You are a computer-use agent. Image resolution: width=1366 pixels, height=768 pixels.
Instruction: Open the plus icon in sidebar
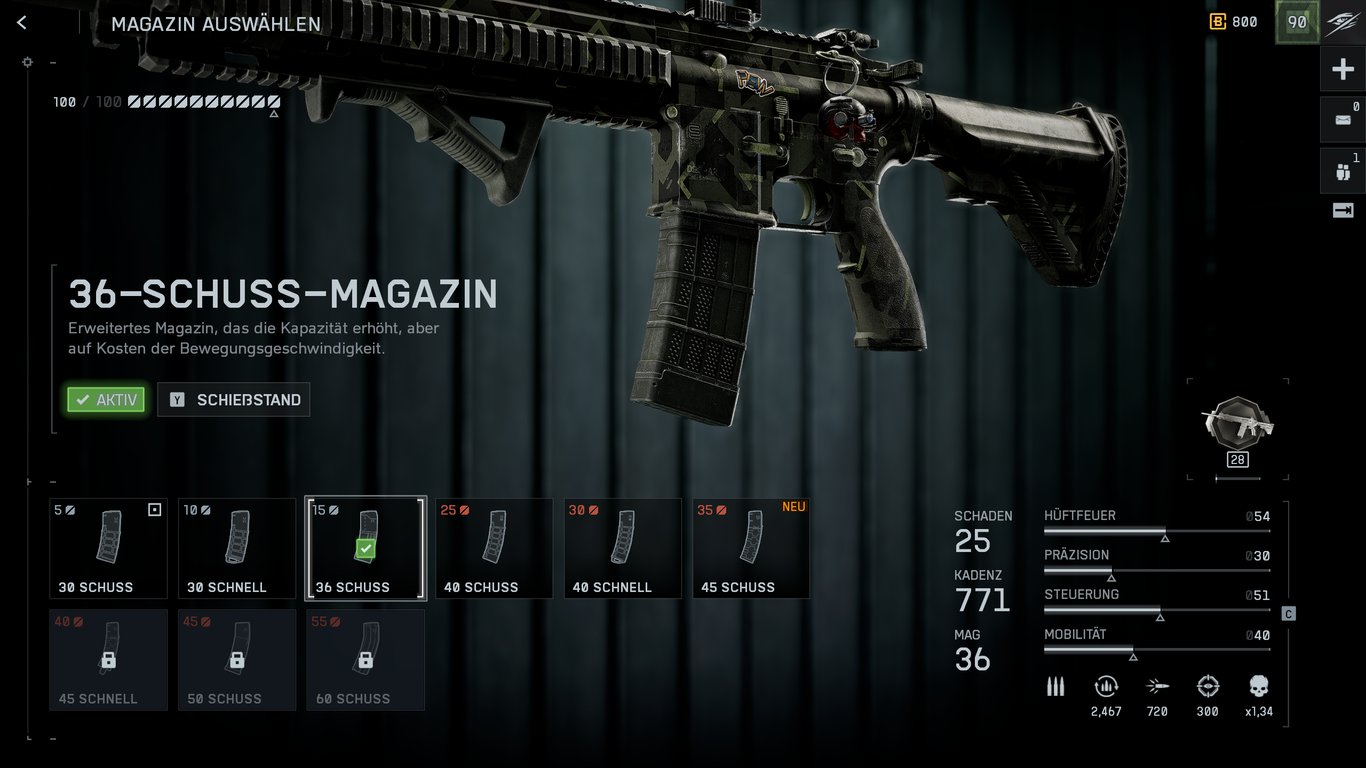tap(1343, 70)
